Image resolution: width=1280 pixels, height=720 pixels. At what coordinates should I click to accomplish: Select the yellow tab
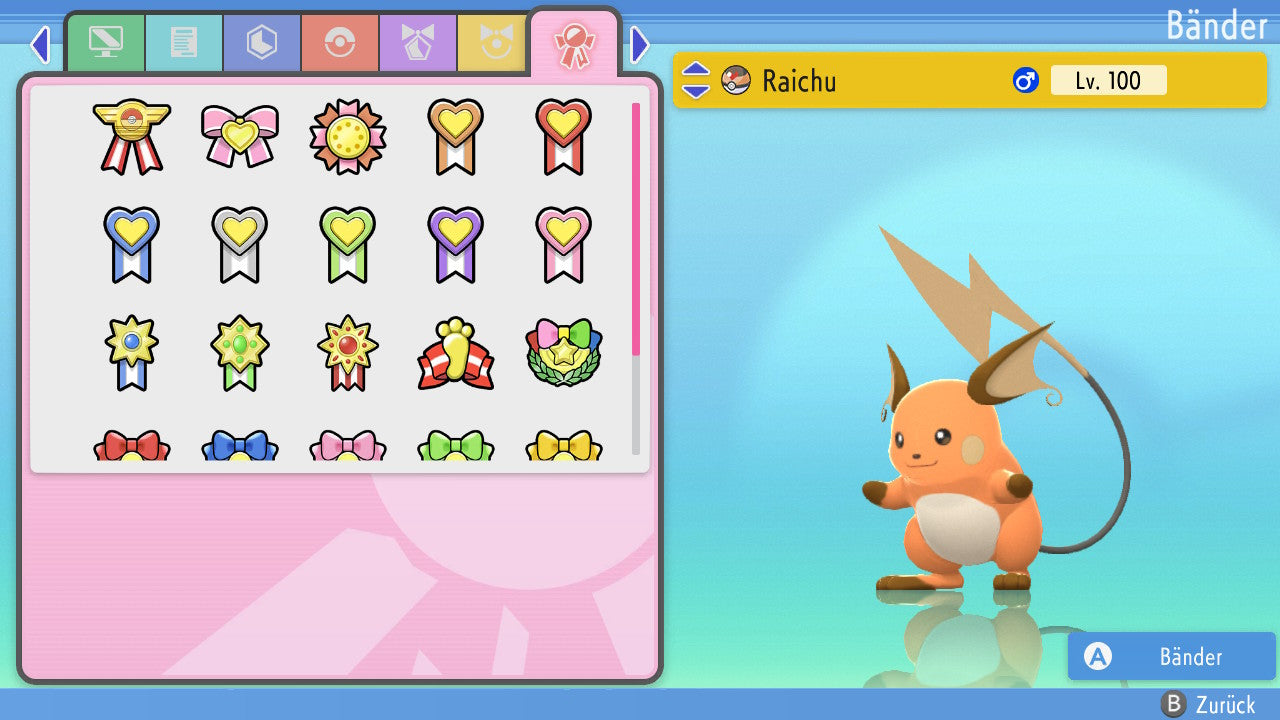(493, 43)
